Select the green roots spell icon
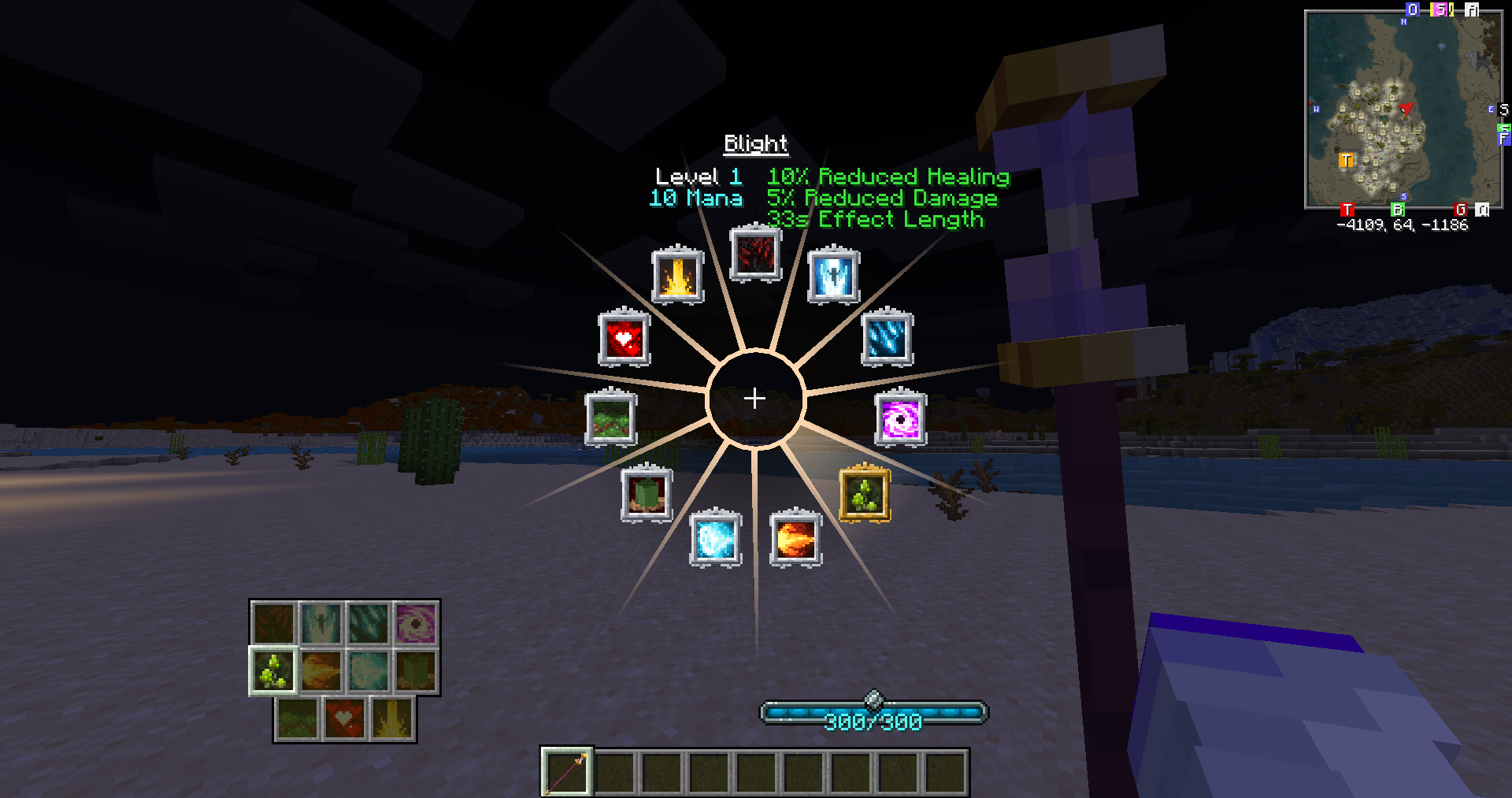 [613, 419]
